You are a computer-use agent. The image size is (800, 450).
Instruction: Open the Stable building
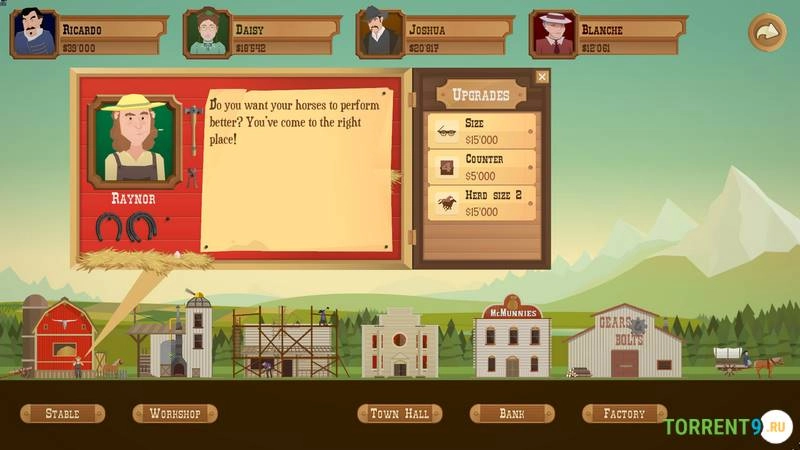(x=62, y=413)
